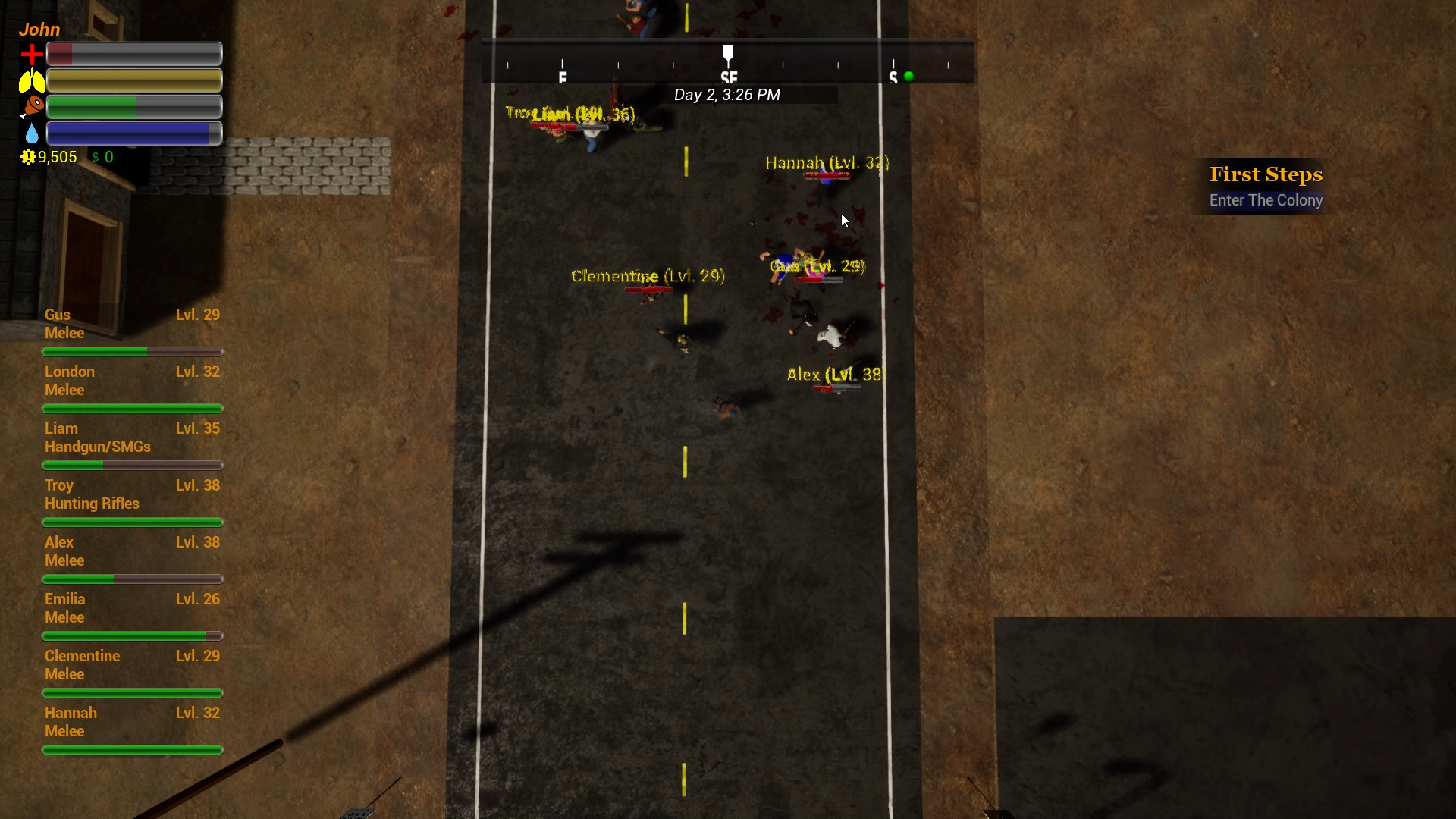Image resolution: width=1456 pixels, height=819 pixels.
Task: Click the SE mark on the compass bar
Action: (729, 74)
